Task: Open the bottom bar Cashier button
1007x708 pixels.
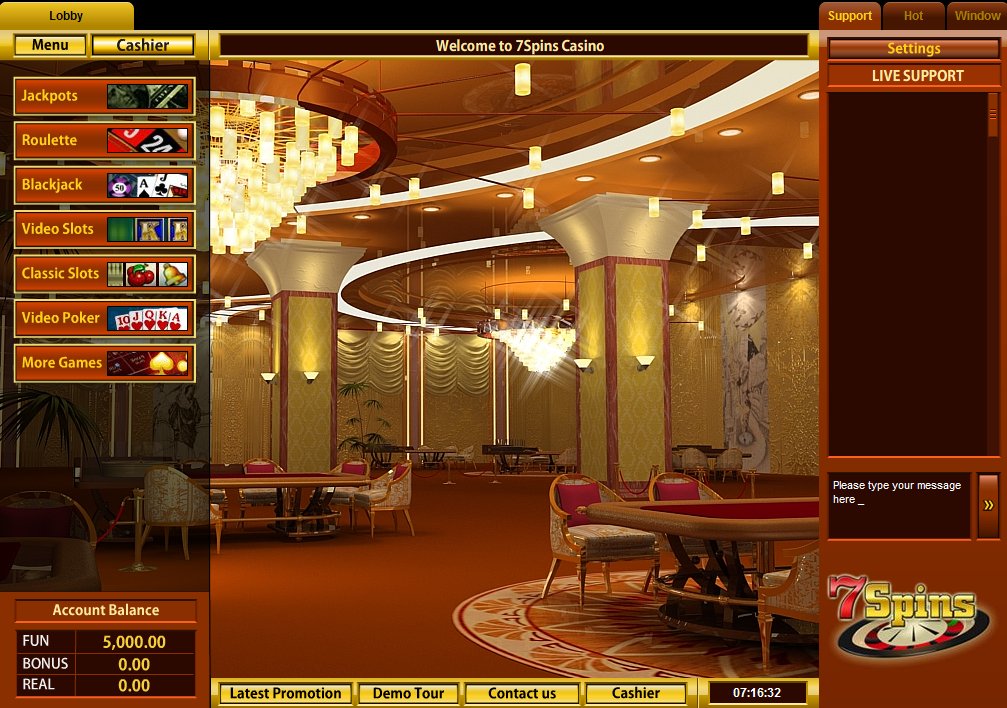Action: pos(636,693)
